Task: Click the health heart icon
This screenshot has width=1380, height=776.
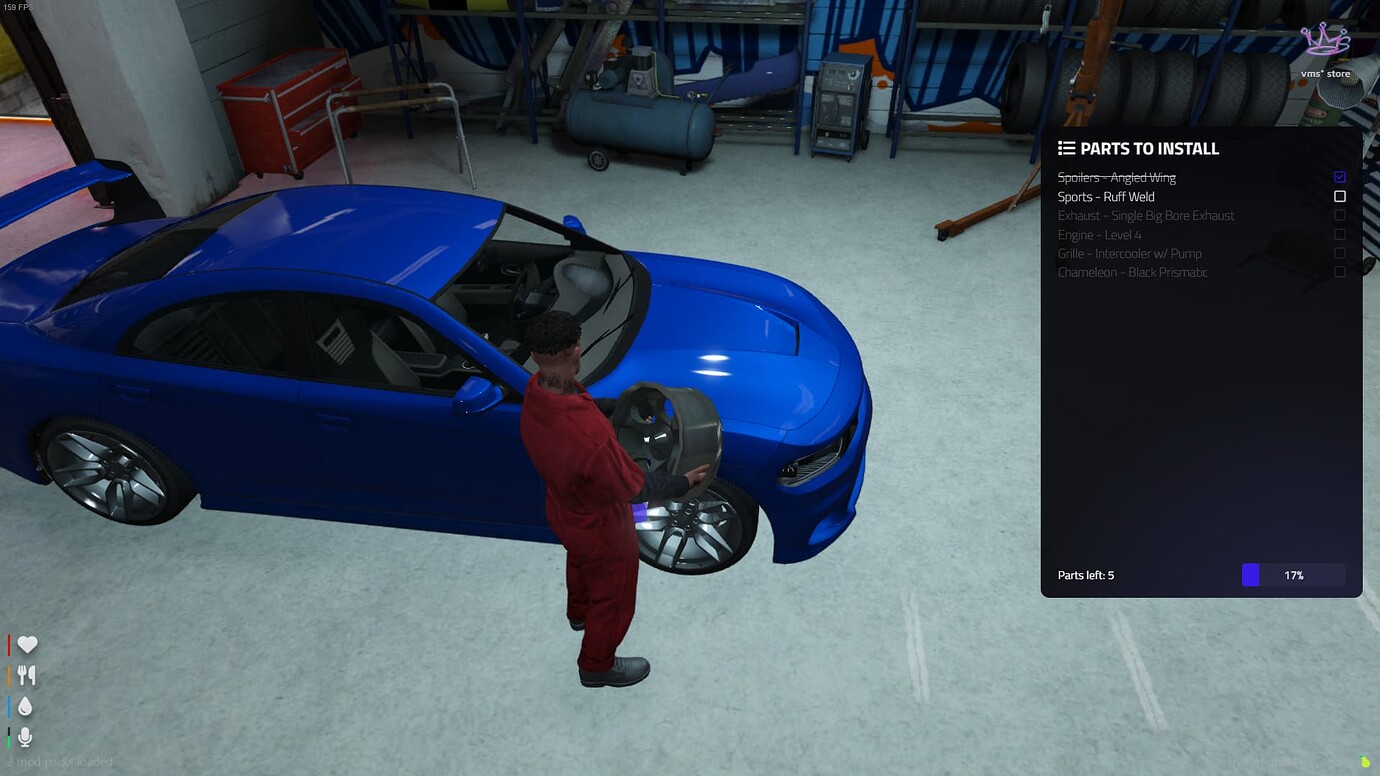Action: coord(27,644)
